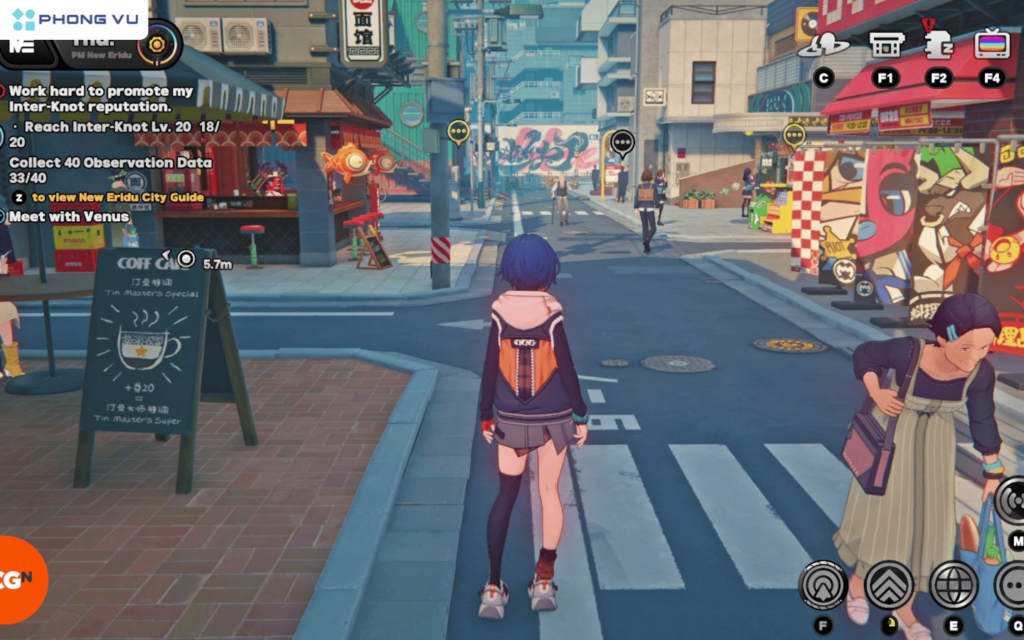Select the Inter-Knot reputation quest tracker
The height and width of the screenshot is (640, 1024).
pos(100,98)
